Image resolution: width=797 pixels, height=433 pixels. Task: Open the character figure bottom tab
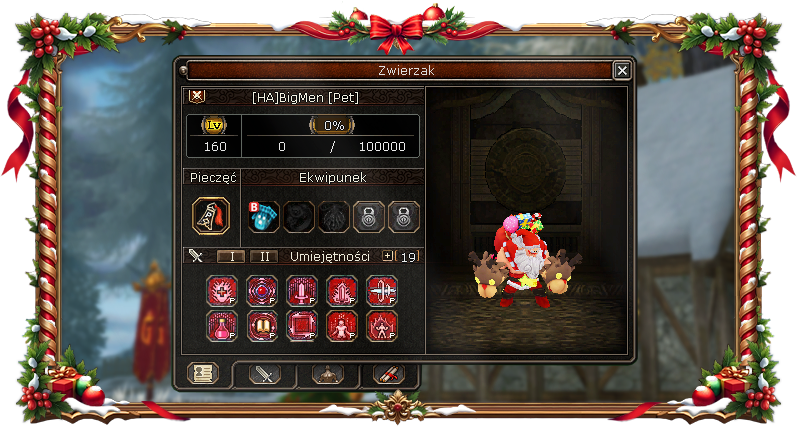327,374
